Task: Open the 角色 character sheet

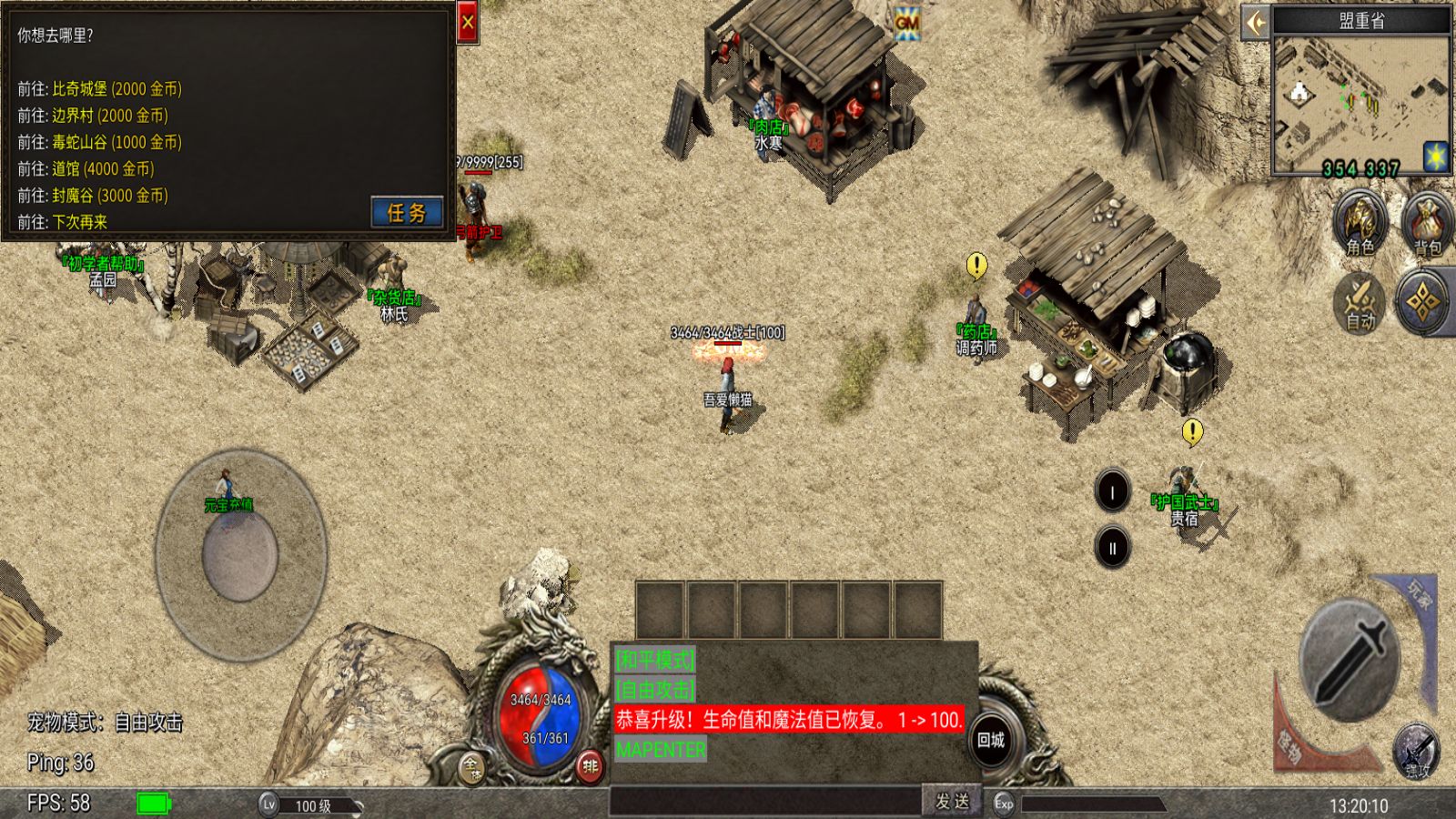Action: pyautogui.click(x=1360, y=223)
